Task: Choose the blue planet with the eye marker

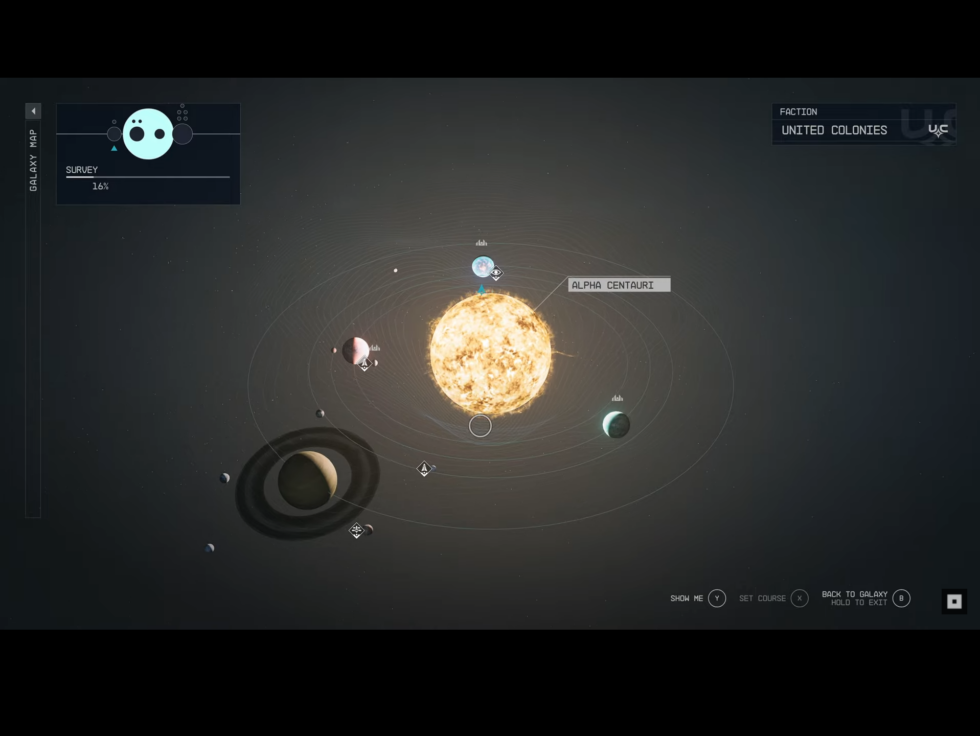Action: coord(482,267)
